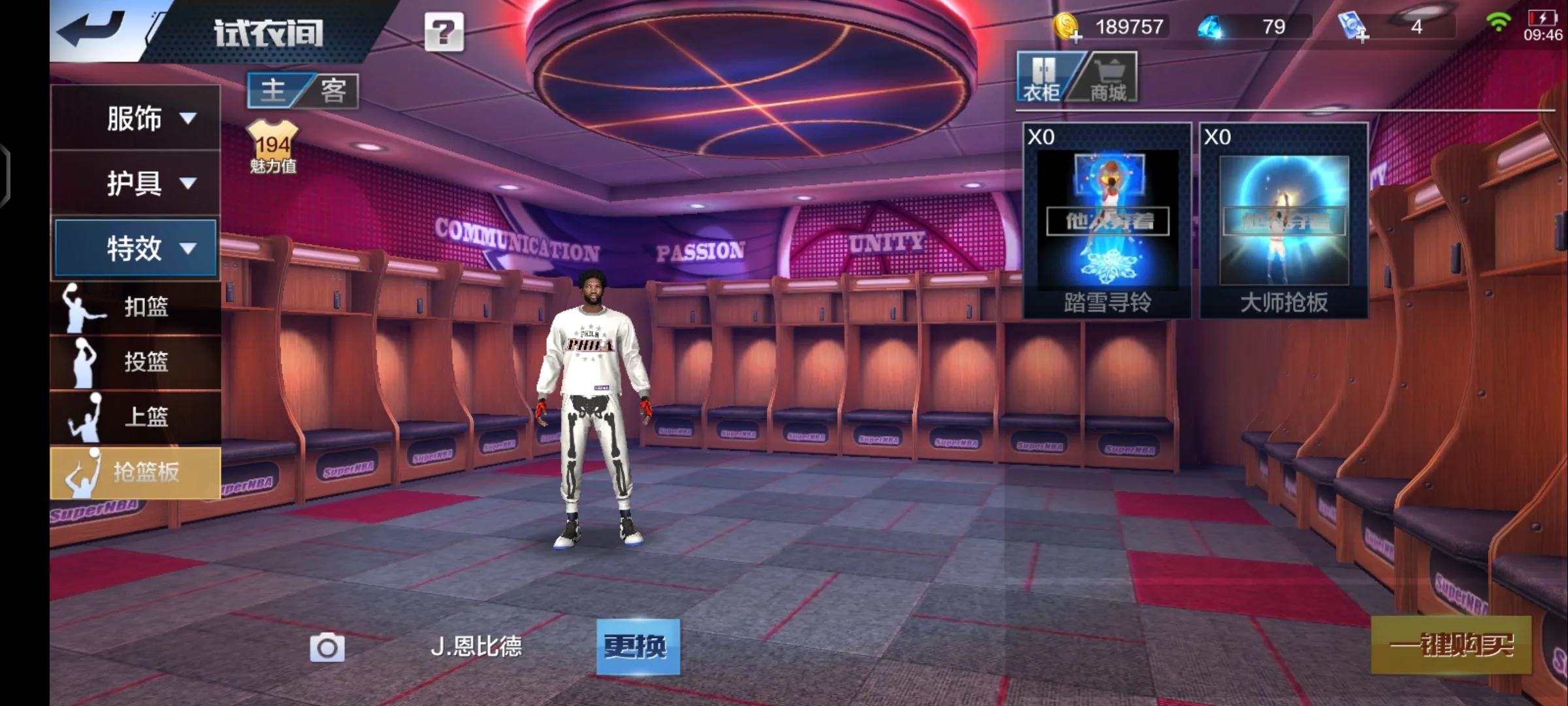Expand the 护具 gear category
The height and width of the screenshot is (706, 1568).
click(136, 183)
